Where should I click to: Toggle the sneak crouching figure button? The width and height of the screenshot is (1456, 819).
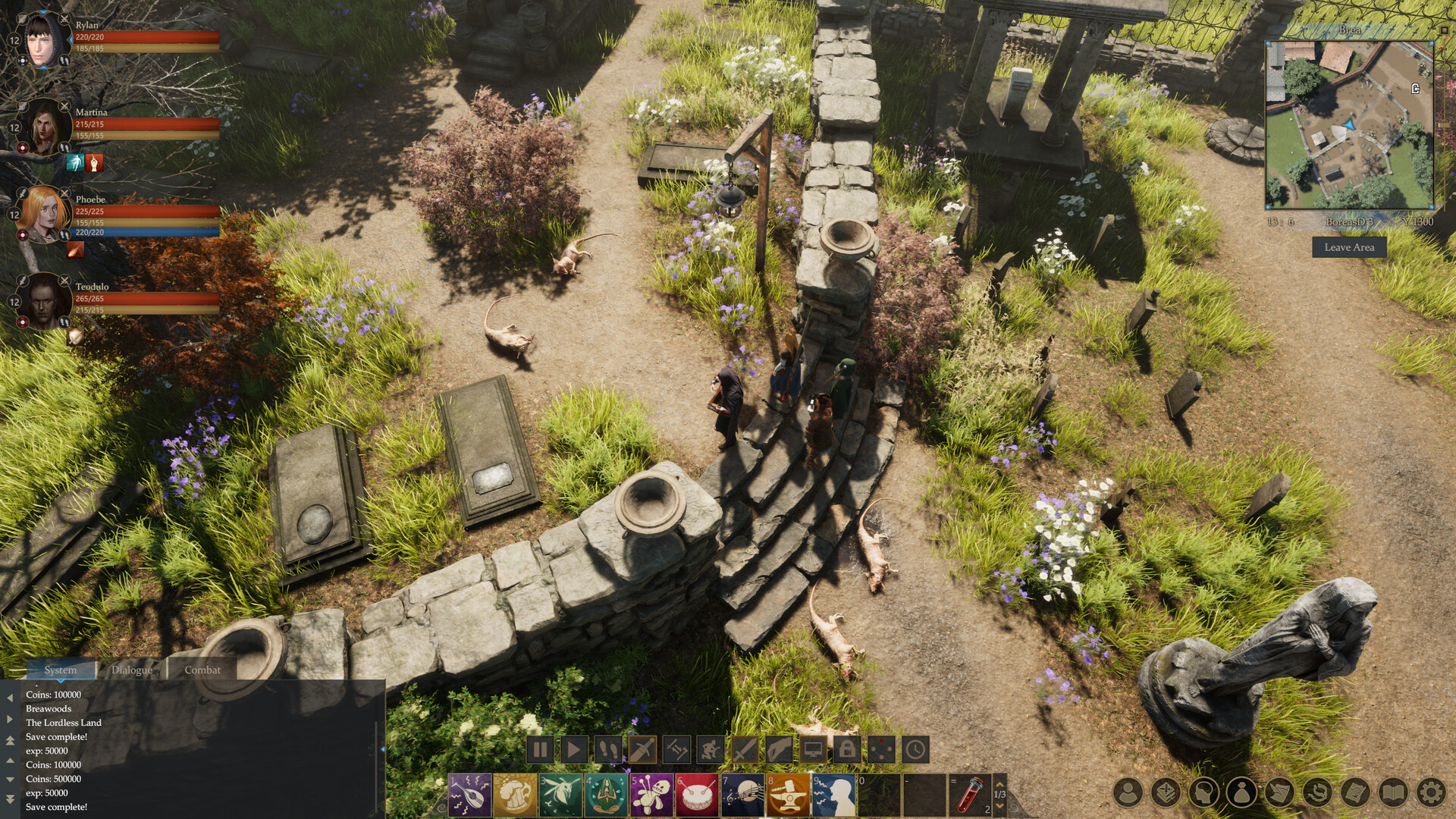[711, 750]
